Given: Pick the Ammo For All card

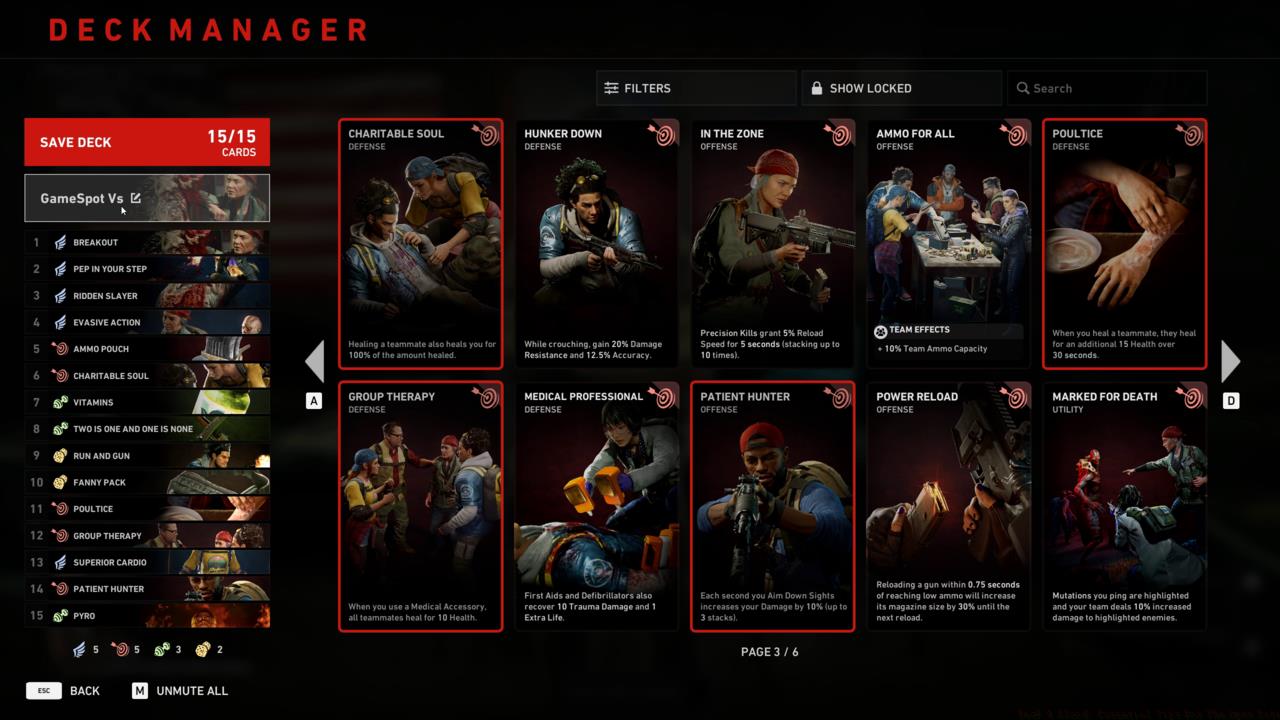Looking at the screenshot, I should tap(948, 244).
